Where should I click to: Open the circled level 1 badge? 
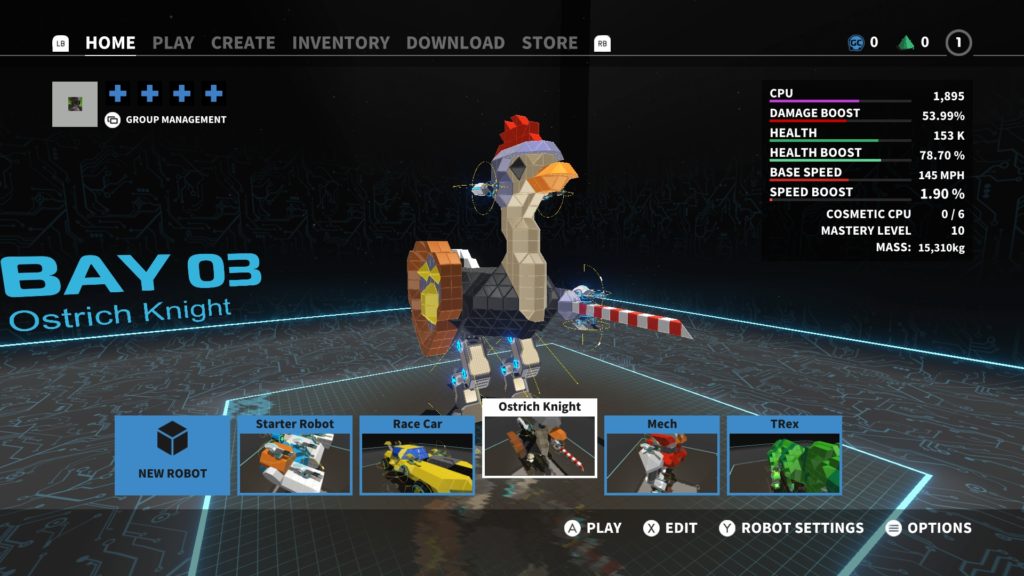[958, 43]
